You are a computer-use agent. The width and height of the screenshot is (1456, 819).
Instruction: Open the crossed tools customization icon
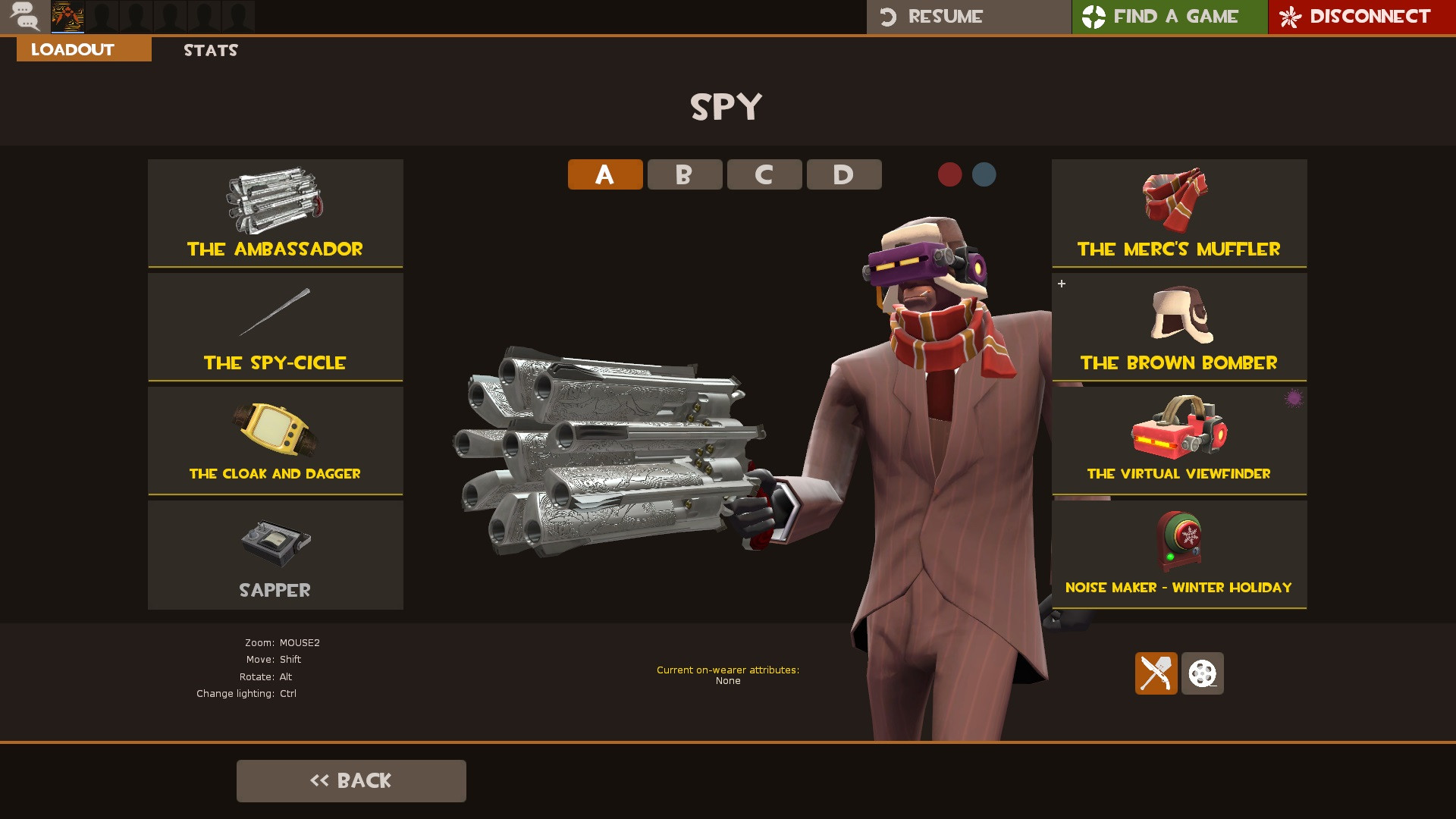1156,673
